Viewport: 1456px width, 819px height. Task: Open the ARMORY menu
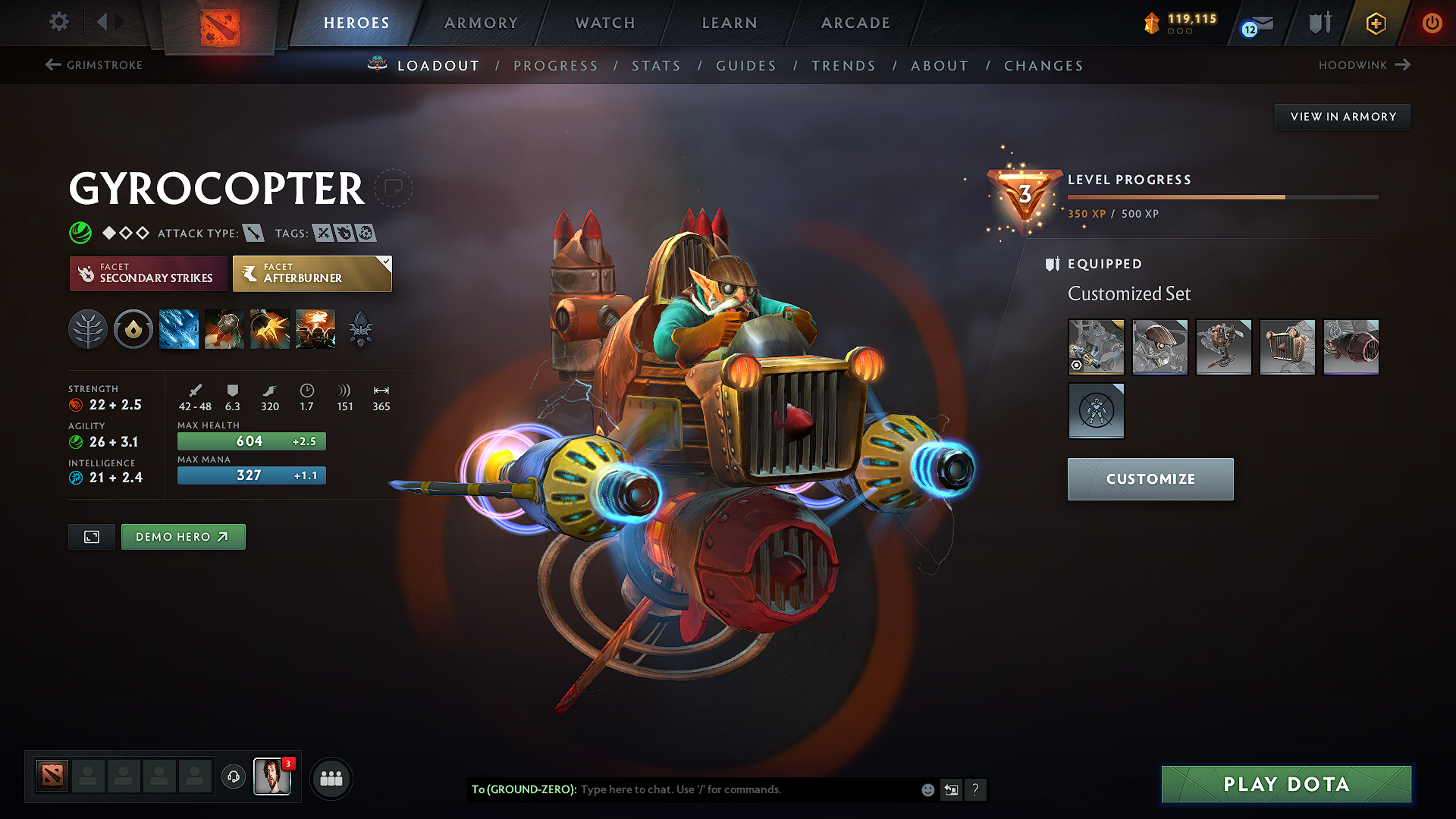[x=481, y=23]
